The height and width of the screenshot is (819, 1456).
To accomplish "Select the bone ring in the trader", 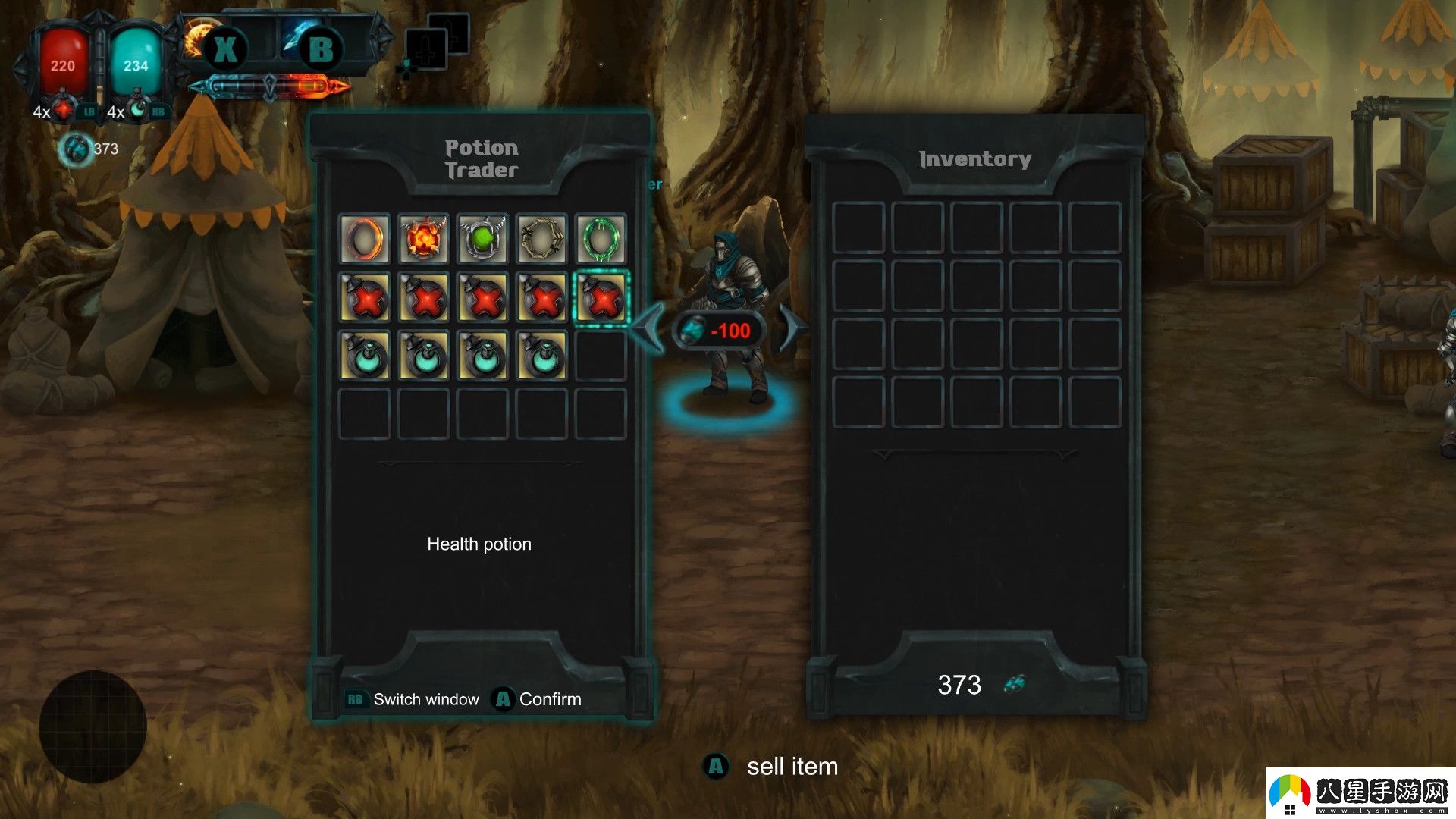I will (x=541, y=239).
